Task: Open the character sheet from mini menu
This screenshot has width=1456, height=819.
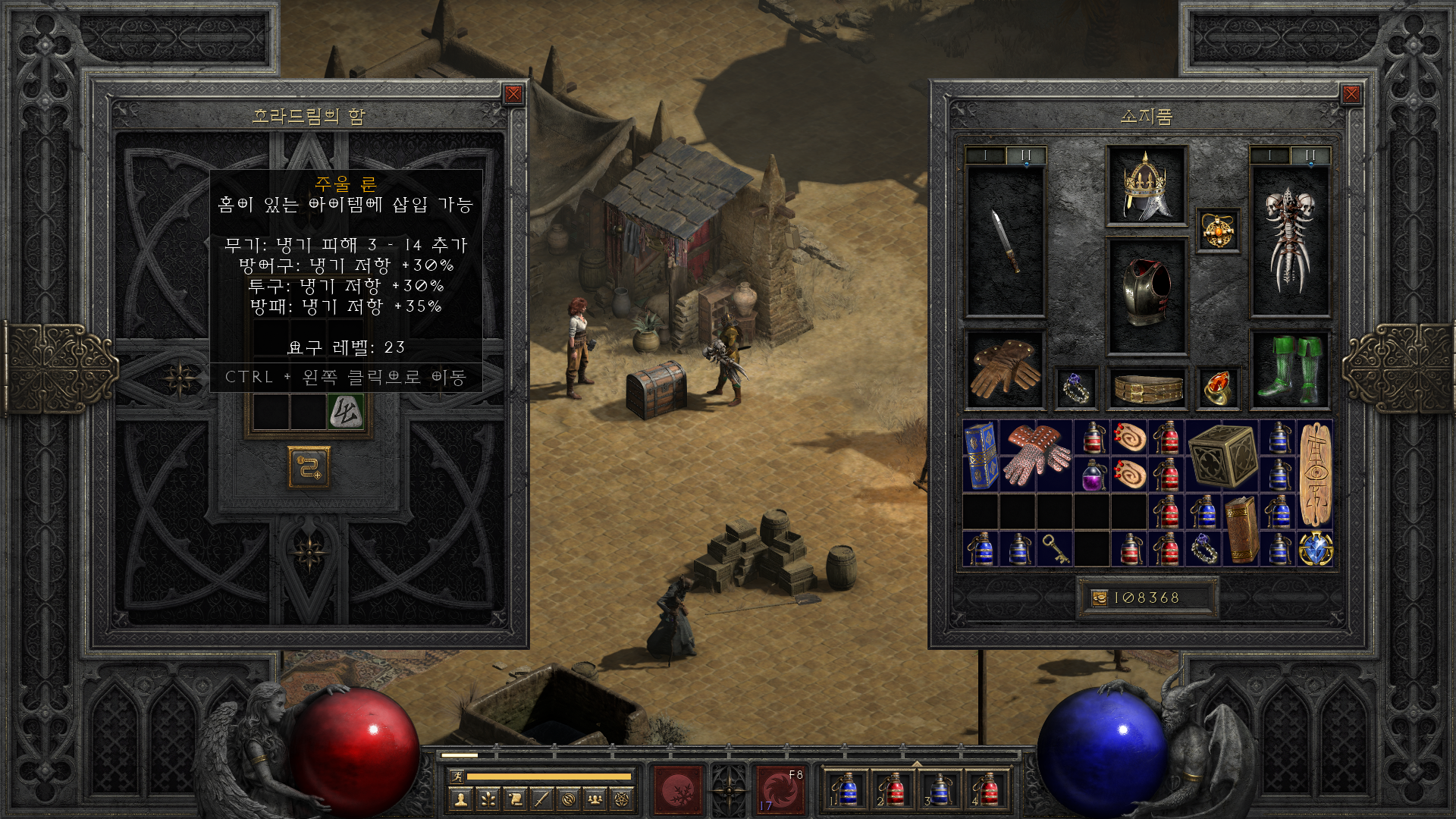Action: click(460, 799)
